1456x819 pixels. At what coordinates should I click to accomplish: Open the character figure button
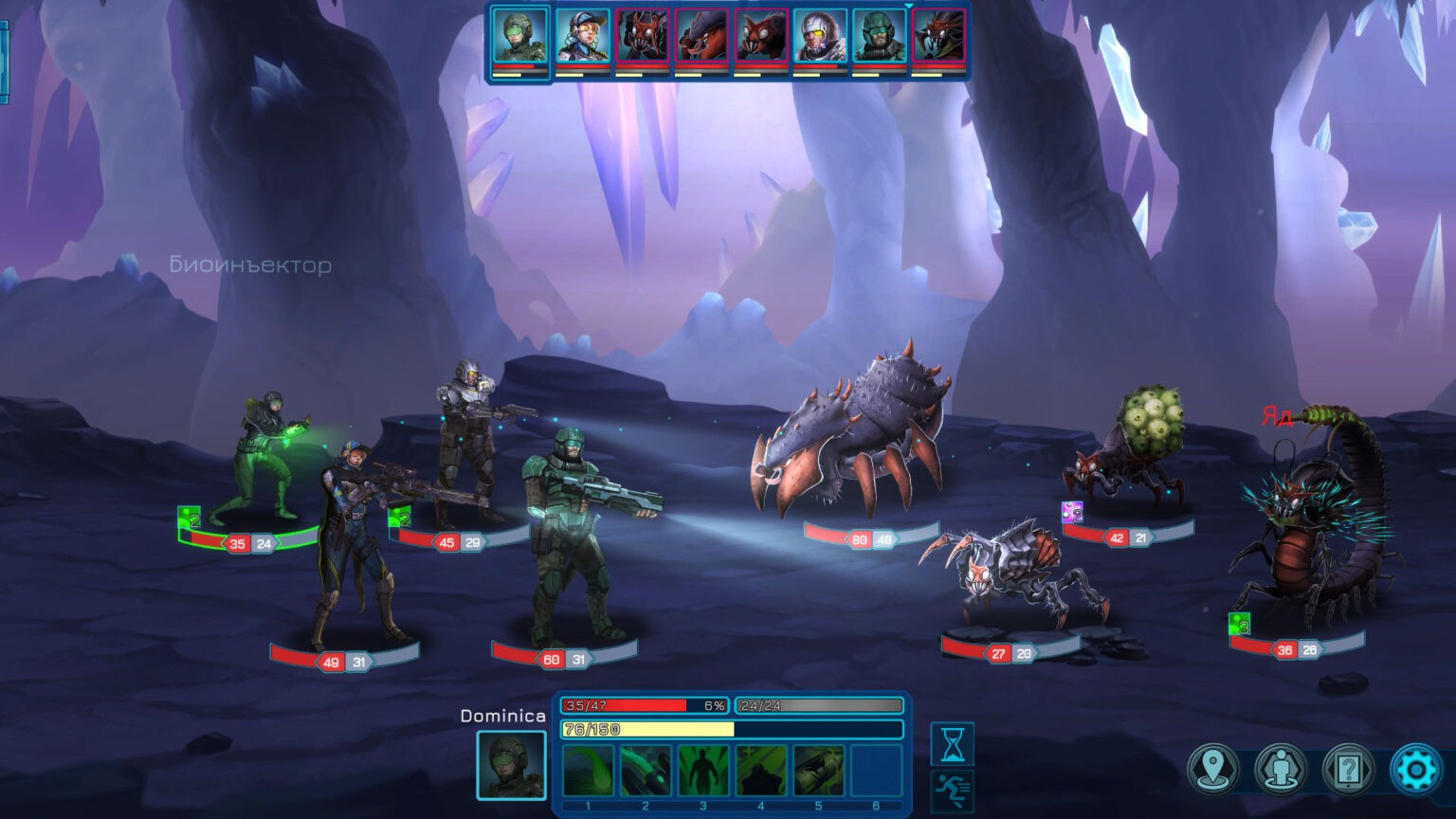[1281, 769]
